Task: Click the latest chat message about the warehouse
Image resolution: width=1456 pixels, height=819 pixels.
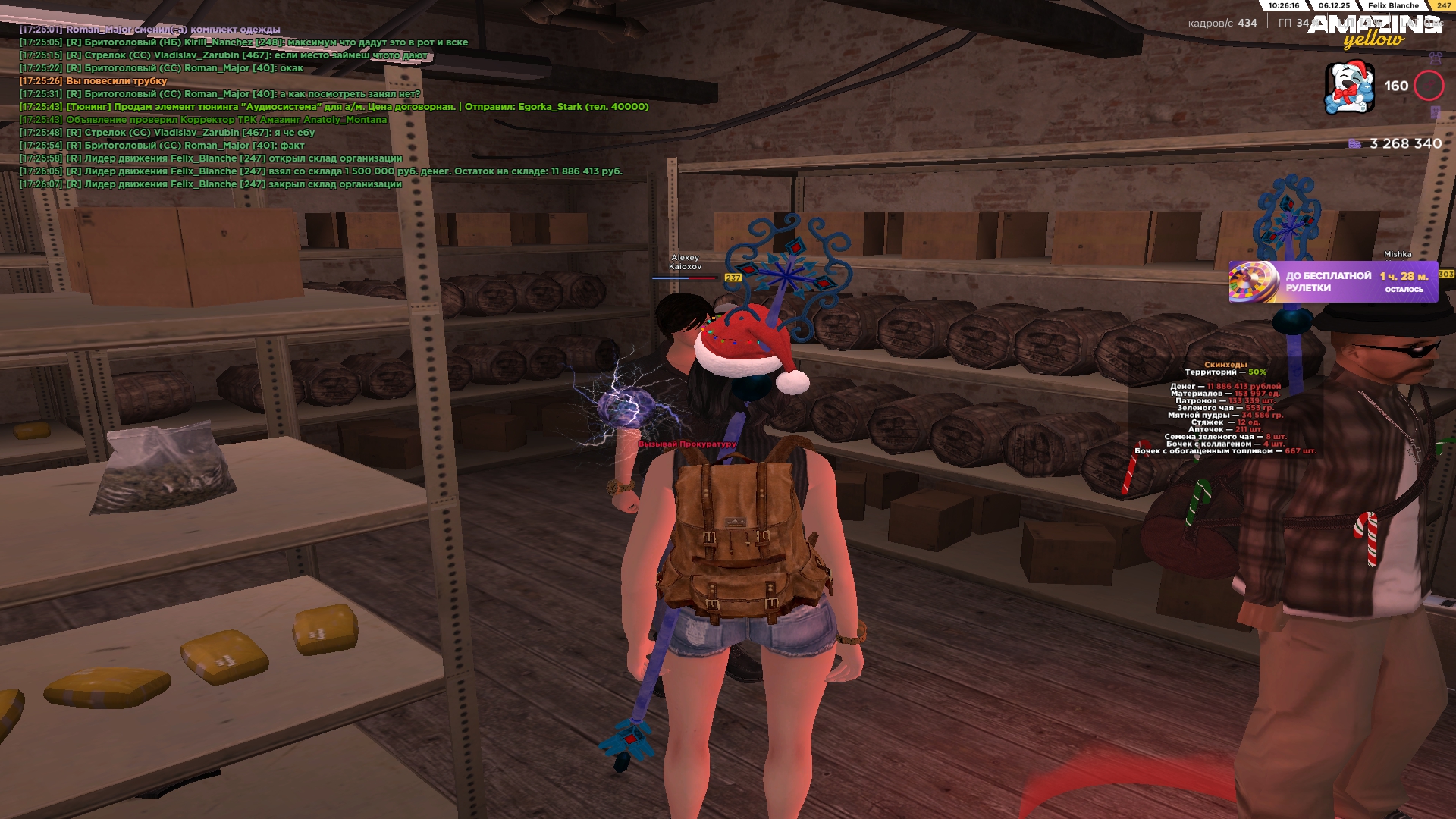Action: pos(234,184)
